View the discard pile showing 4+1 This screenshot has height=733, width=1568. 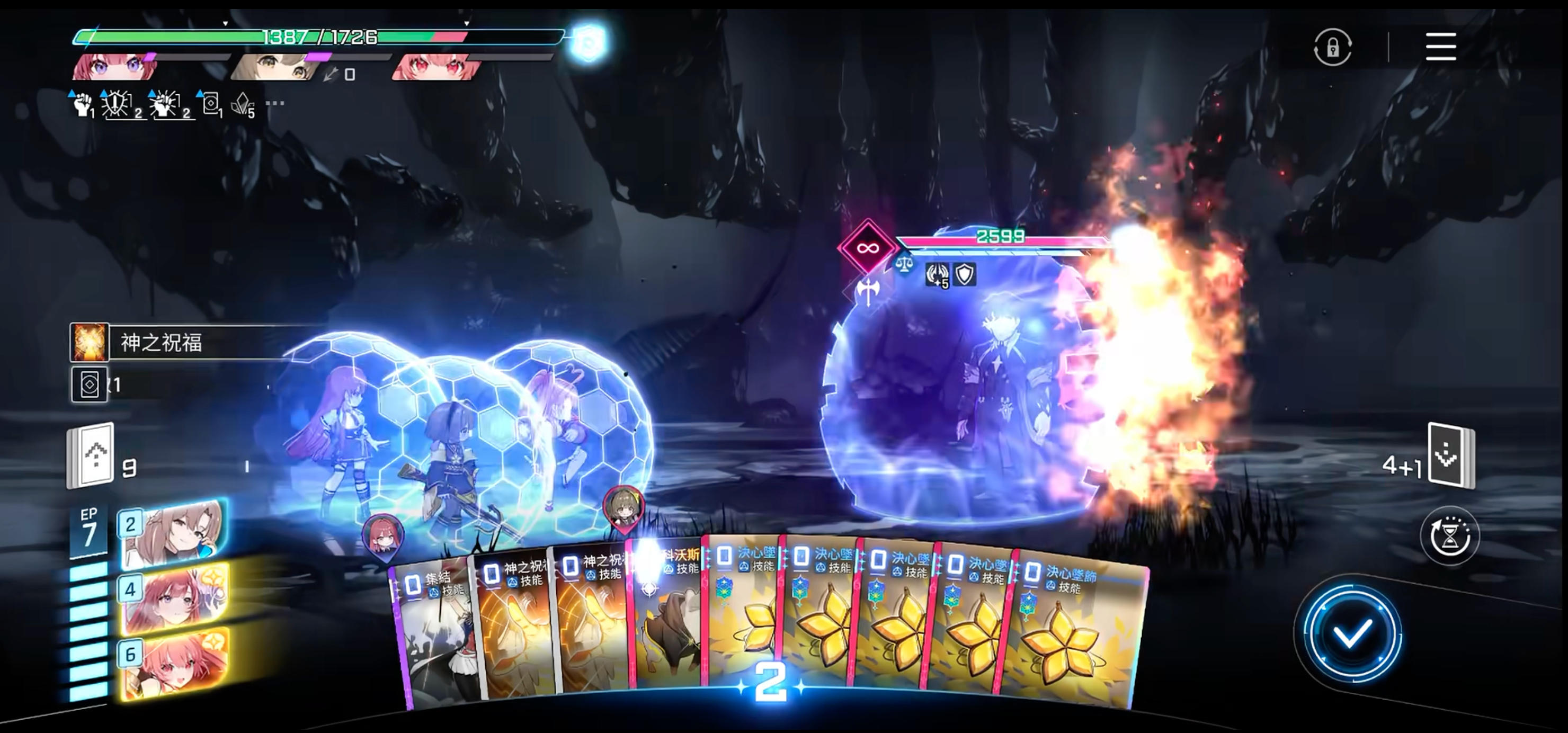1450,455
